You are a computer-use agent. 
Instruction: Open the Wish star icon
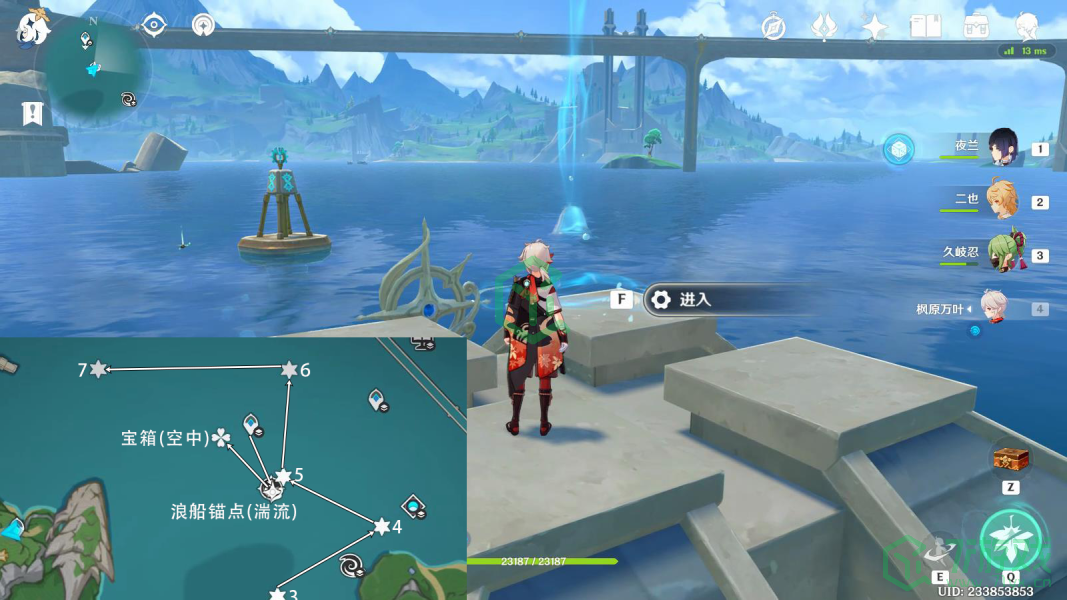tap(875, 27)
